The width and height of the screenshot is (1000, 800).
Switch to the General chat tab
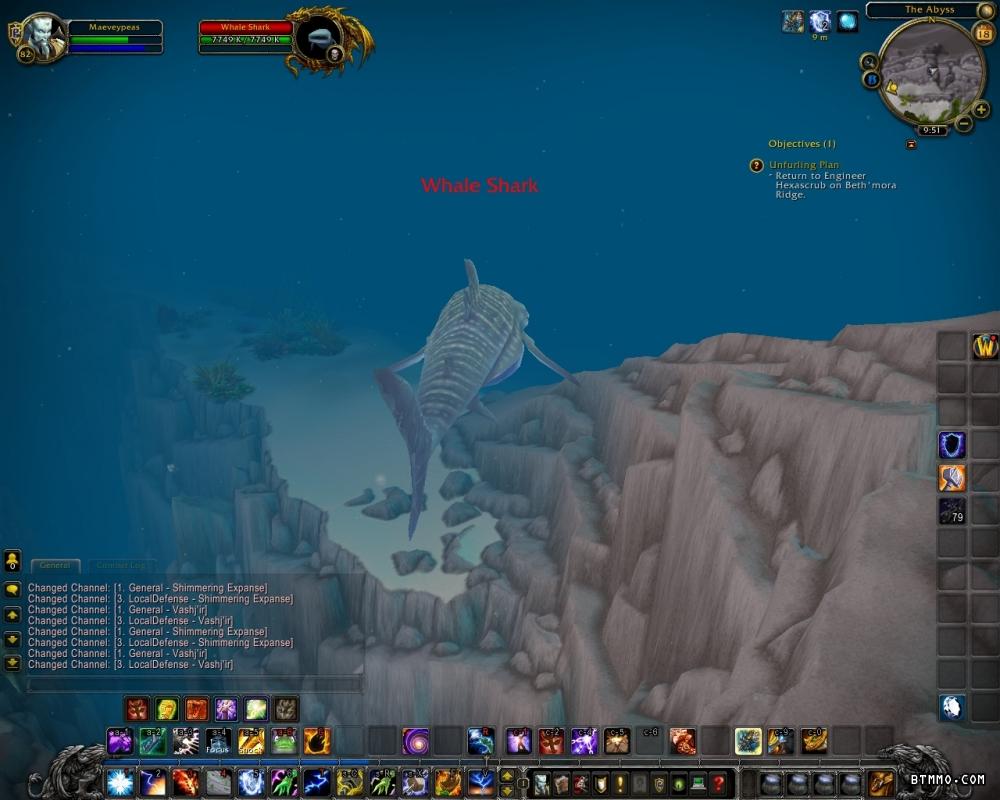[x=54, y=566]
